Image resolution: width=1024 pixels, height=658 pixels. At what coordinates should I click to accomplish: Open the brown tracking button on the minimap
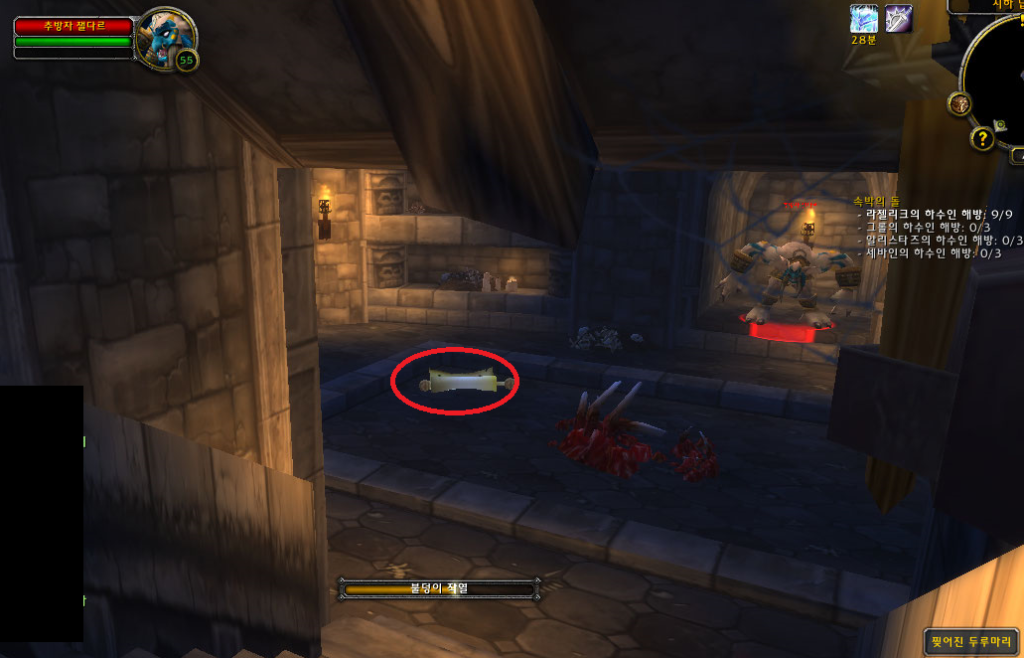tap(959, 103)
